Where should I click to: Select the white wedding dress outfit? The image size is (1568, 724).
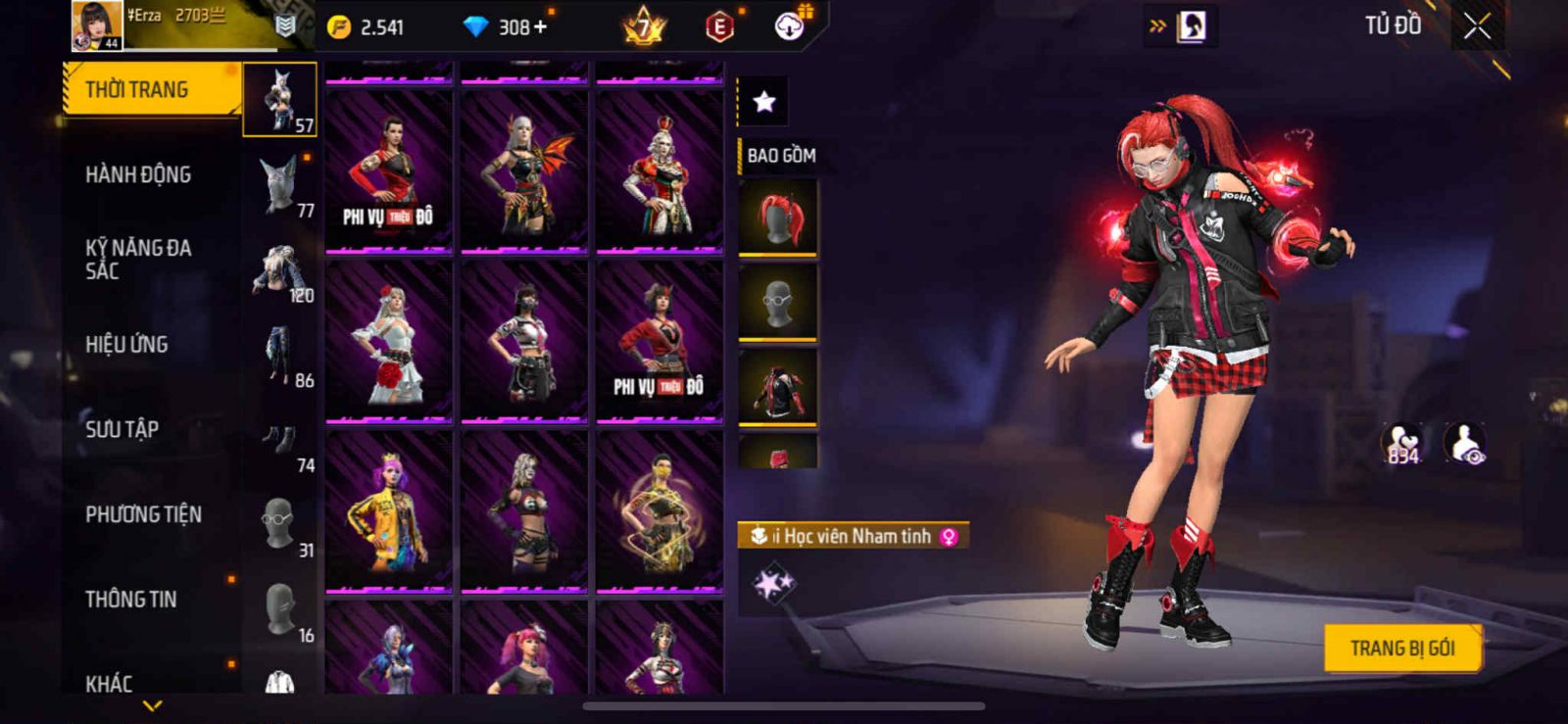pos(389,342)
